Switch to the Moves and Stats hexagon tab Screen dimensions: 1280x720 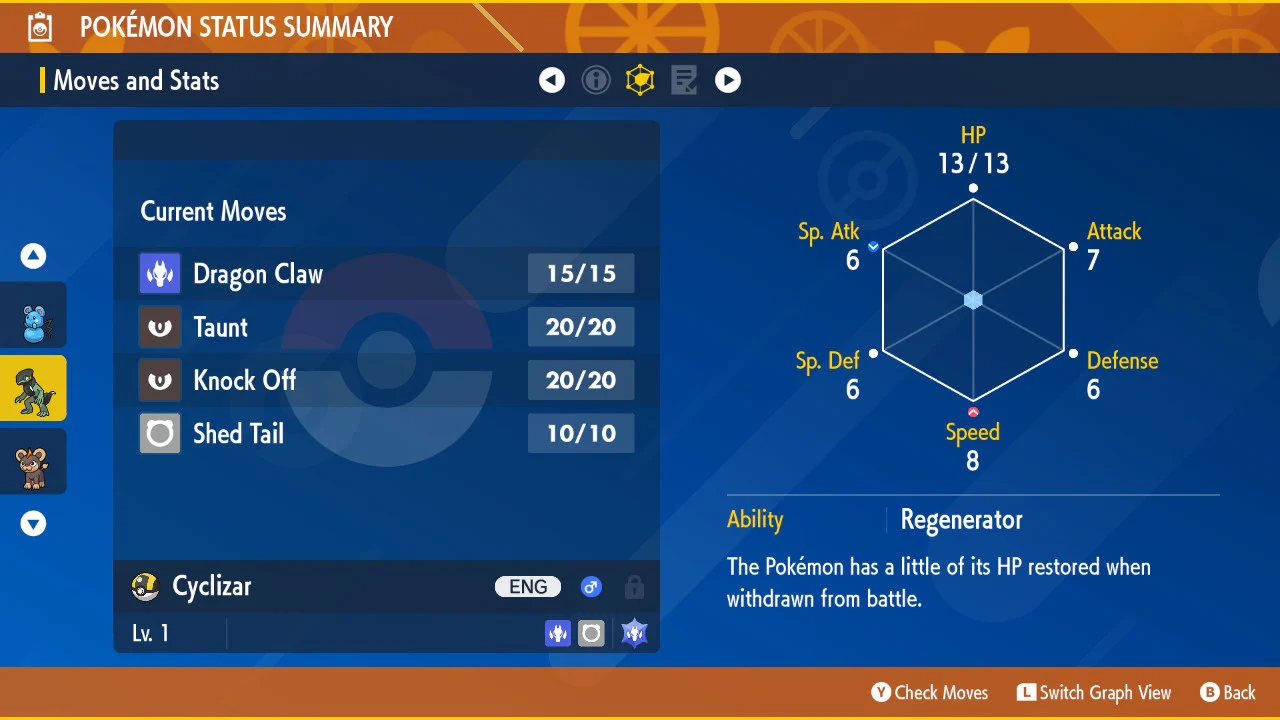click(640, 80)
